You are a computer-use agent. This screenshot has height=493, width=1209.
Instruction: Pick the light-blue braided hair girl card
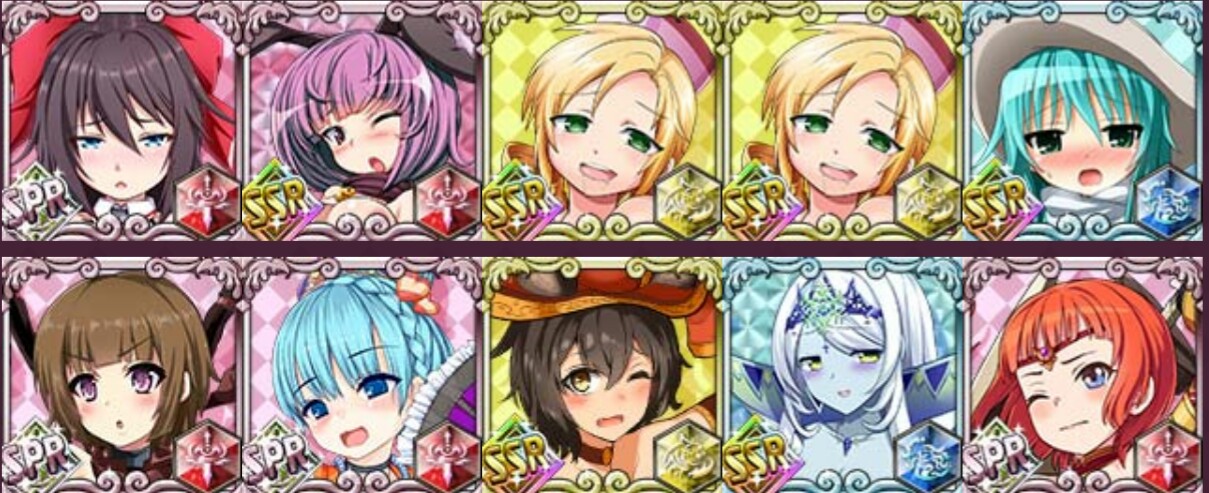tap(362, 372)
